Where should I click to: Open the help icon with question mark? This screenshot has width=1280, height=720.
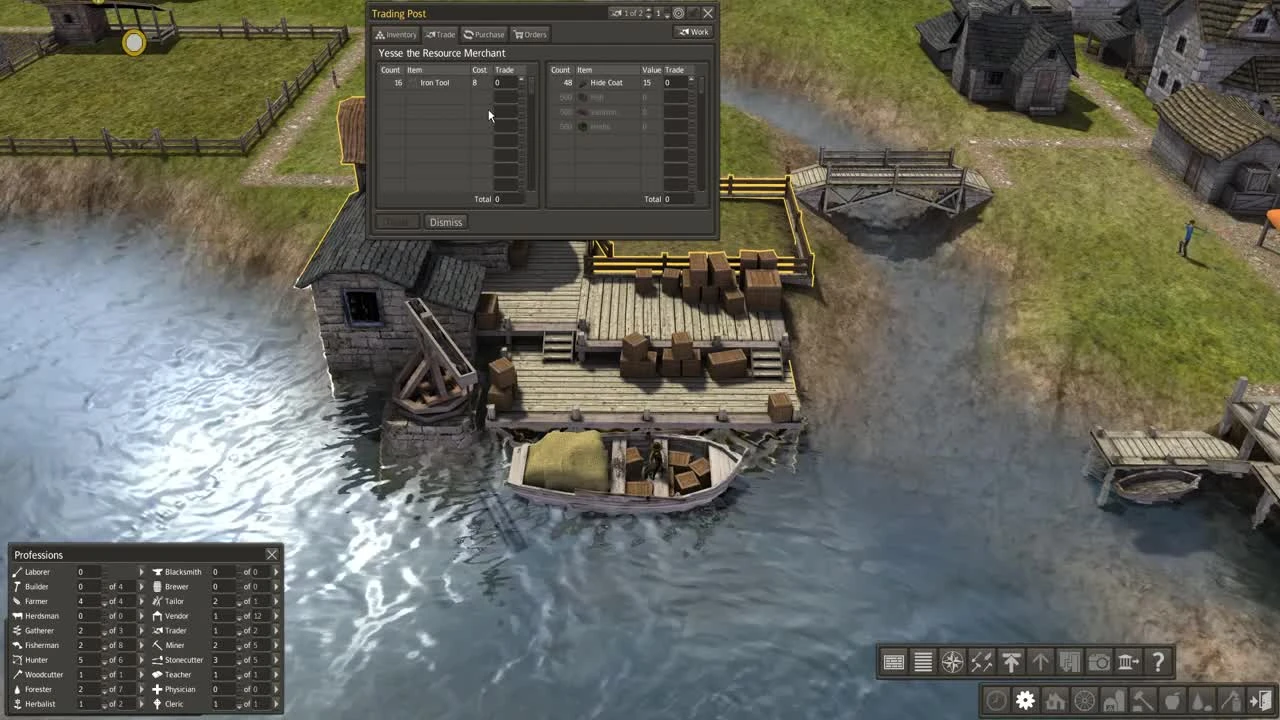[1158, 661]
